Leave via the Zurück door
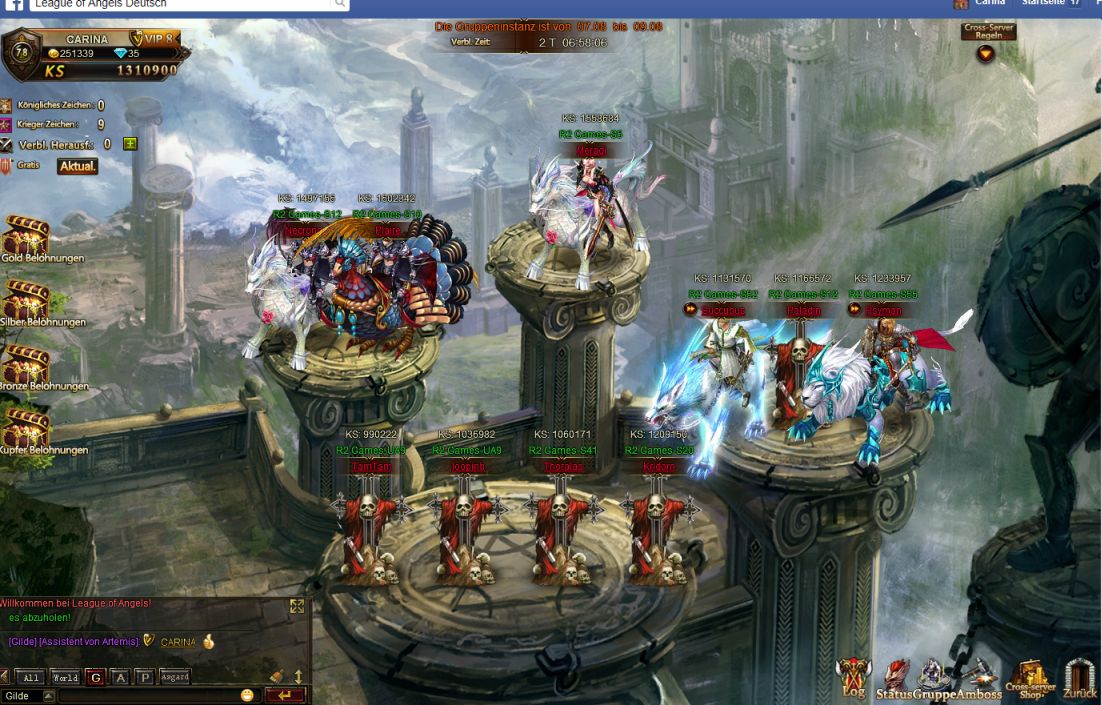Viewport: 1102px width, 705px height. pos(1080,679)
